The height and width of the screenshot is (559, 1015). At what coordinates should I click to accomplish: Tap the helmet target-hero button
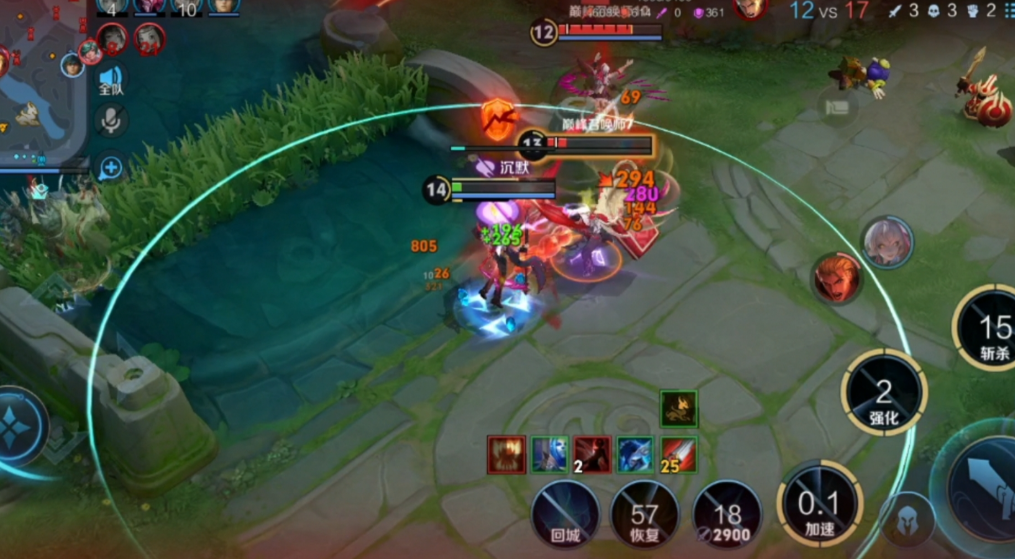coord(908,519)
